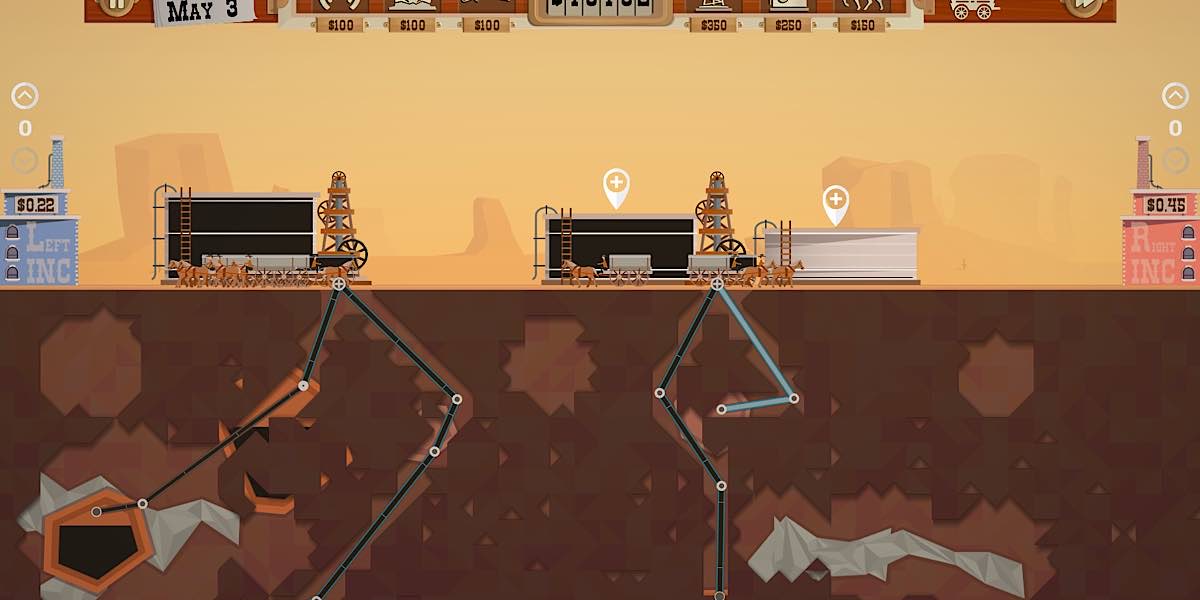Image resolution: width=1200 pixels, height=600 pixels.
Task: Pause the game with the pause button
Action: [x=118, y=5]
